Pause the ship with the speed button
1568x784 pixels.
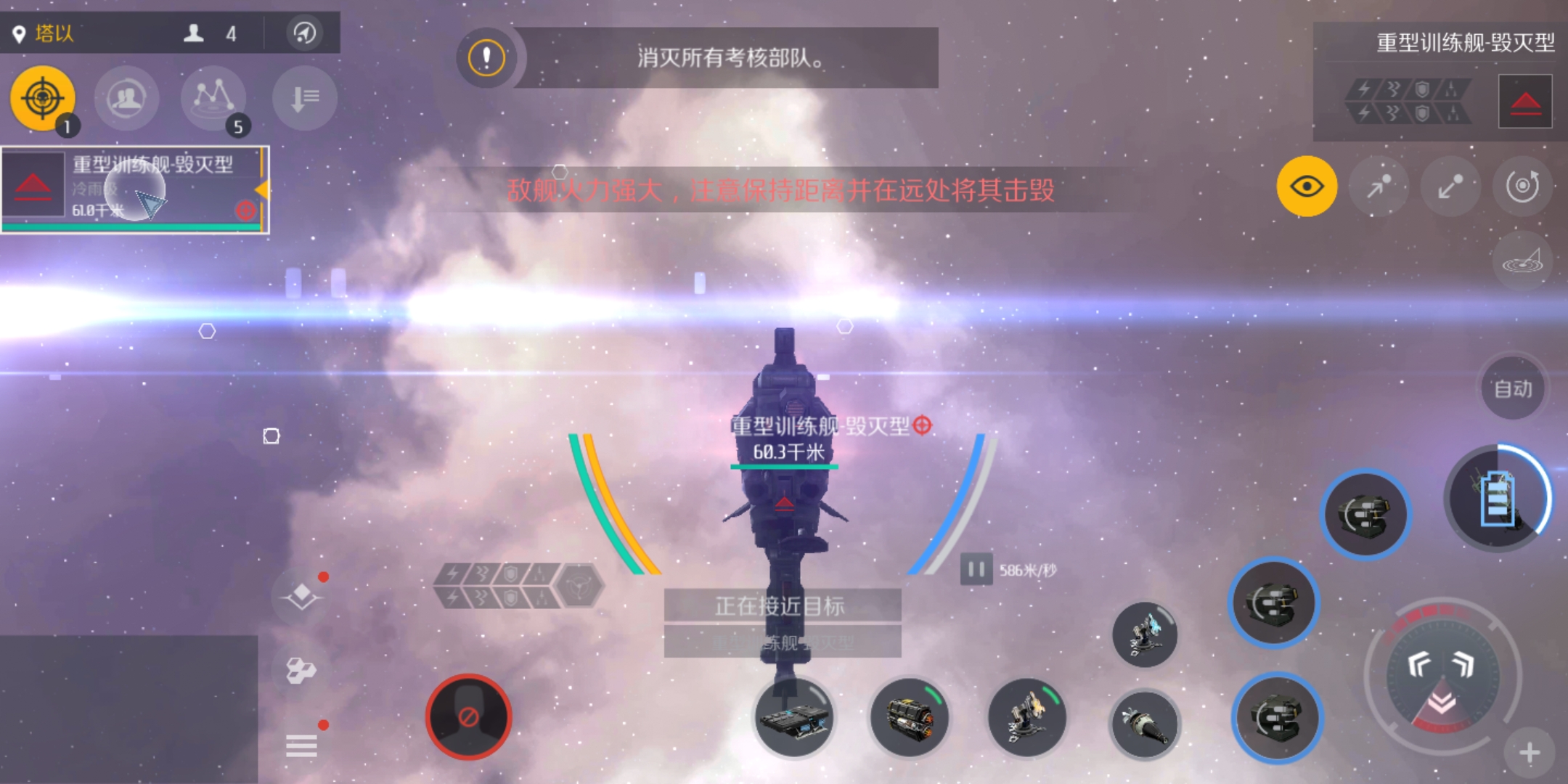pyautogui.click(x=976, y=570)
